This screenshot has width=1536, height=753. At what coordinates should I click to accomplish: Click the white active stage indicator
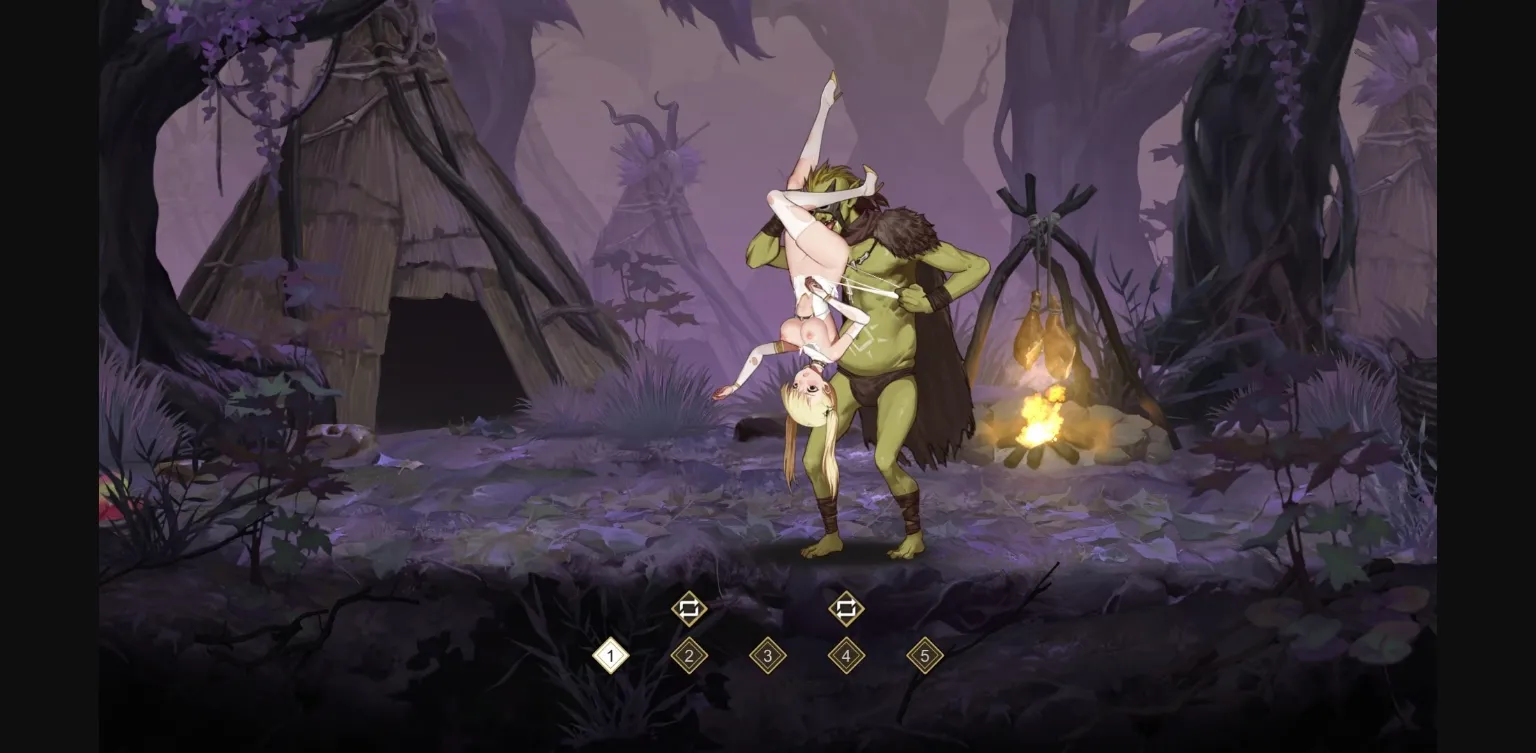coord(609,657)
